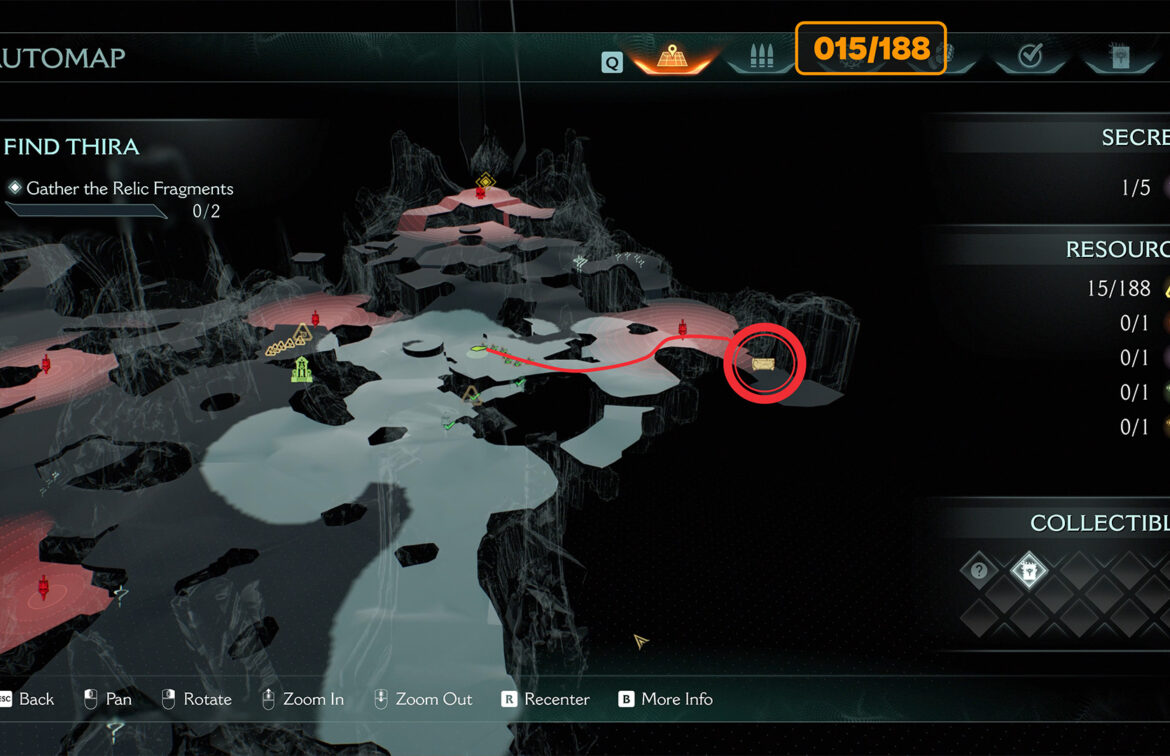Select the yellow diamond objective marker

tap(485, 181)
